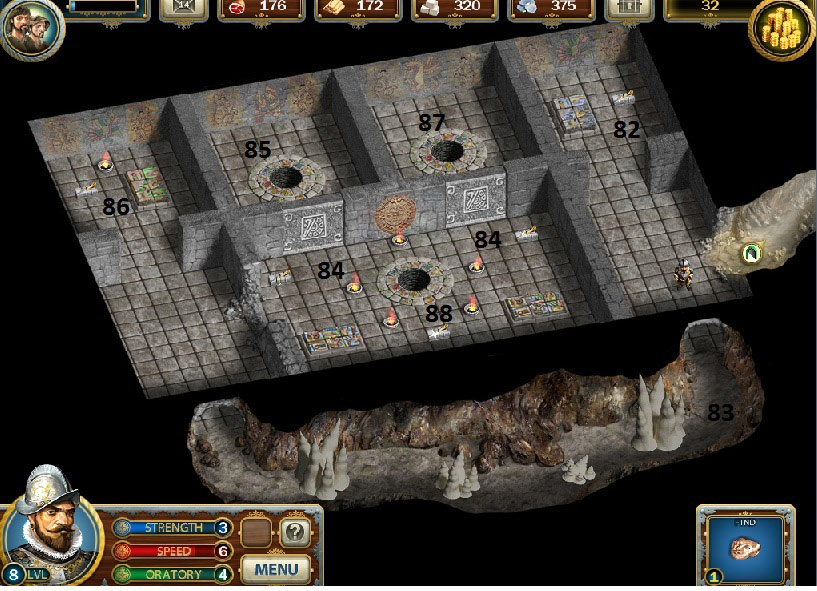Click the question mark help button
817x591 pixels.
(293, 533)
